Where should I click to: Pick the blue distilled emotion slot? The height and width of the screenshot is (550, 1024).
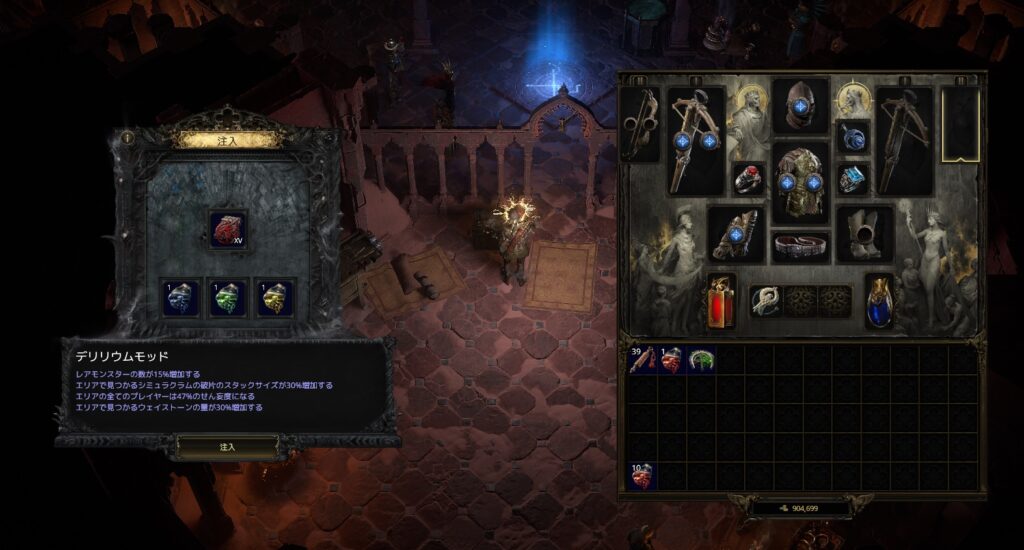[180, 298]
